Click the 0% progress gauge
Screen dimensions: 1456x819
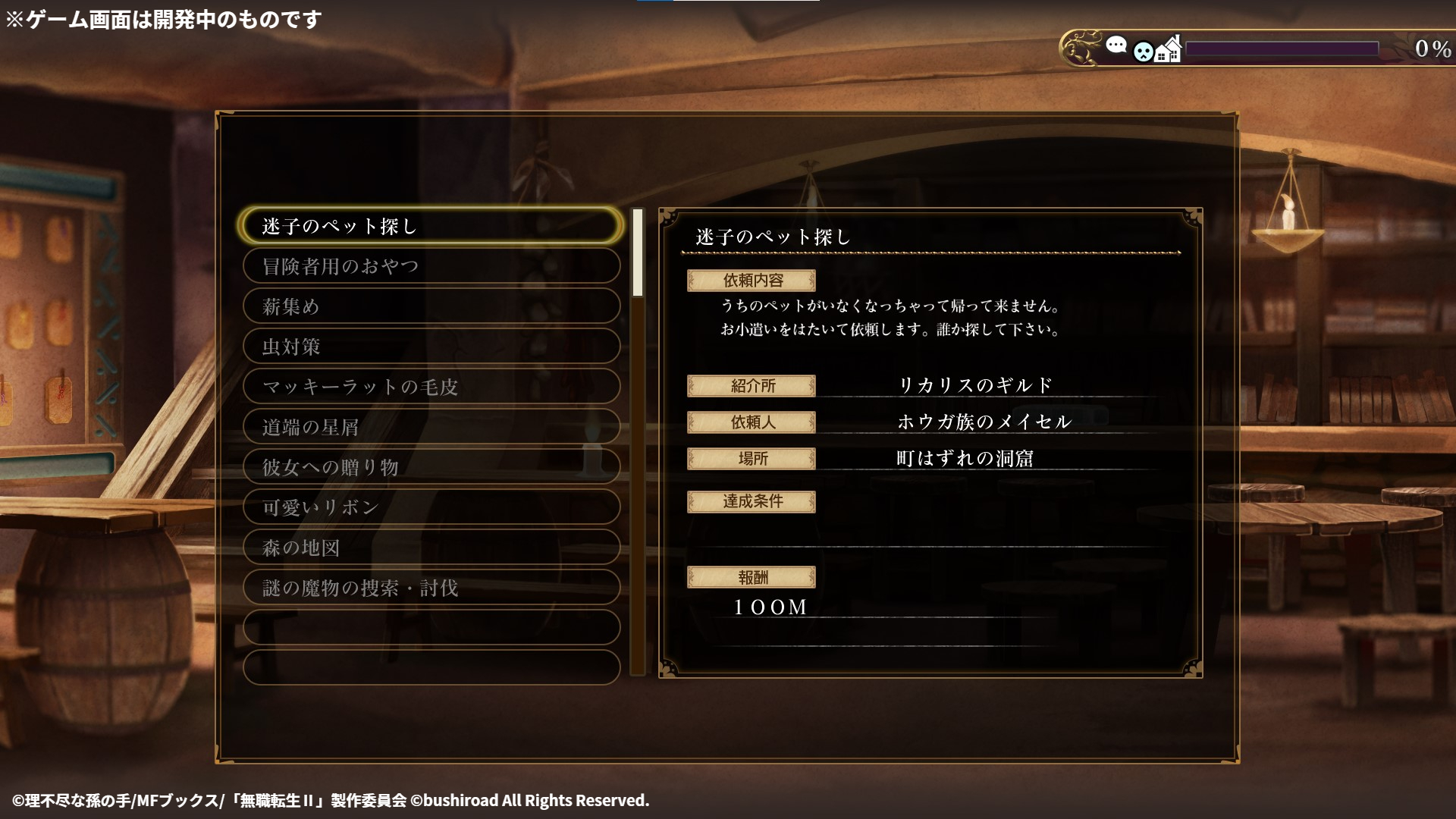click(x=1282, y=49)
